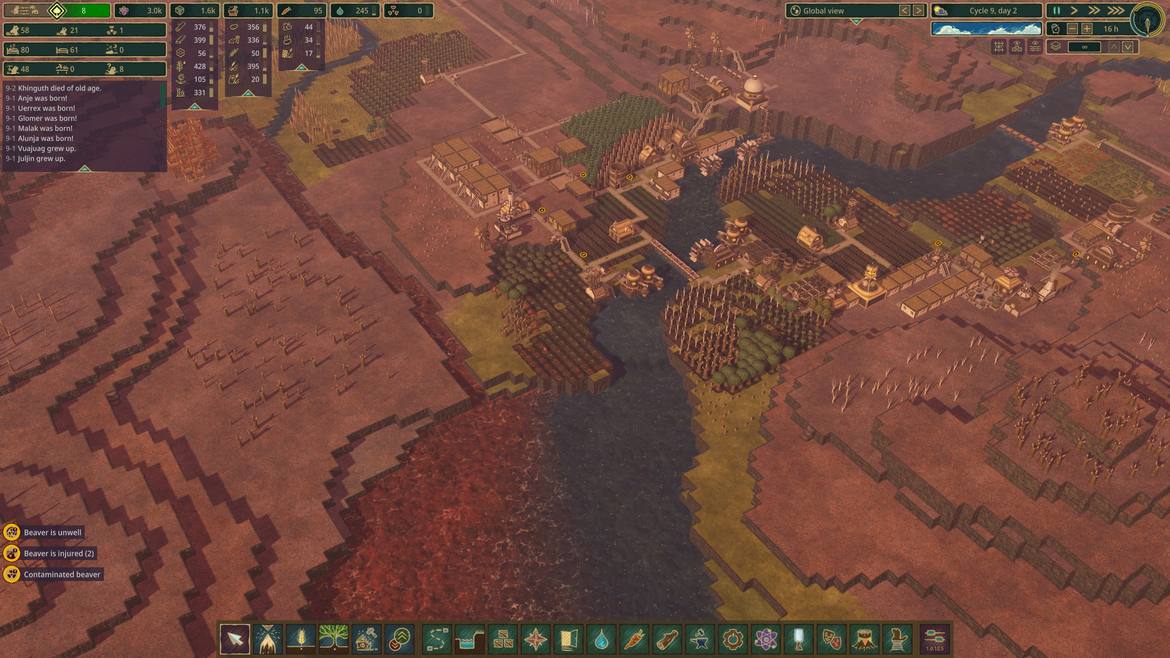Set game speed to triple arrows
Image resolution: width=1170 pixels, height=658 pixels.
[x=1116, y=11]
